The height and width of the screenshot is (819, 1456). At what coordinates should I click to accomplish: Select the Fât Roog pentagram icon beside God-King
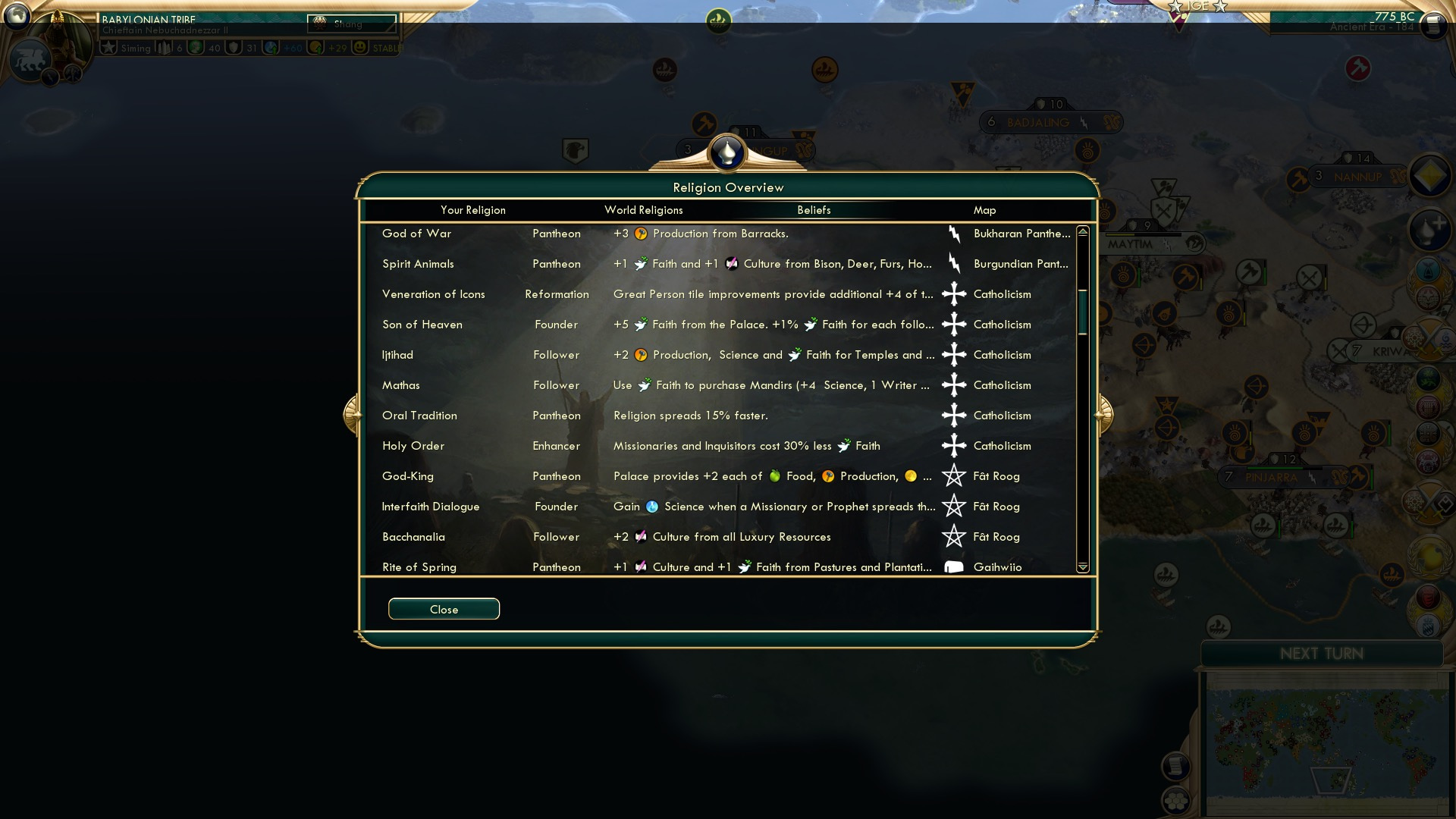[x=954, y=476]
